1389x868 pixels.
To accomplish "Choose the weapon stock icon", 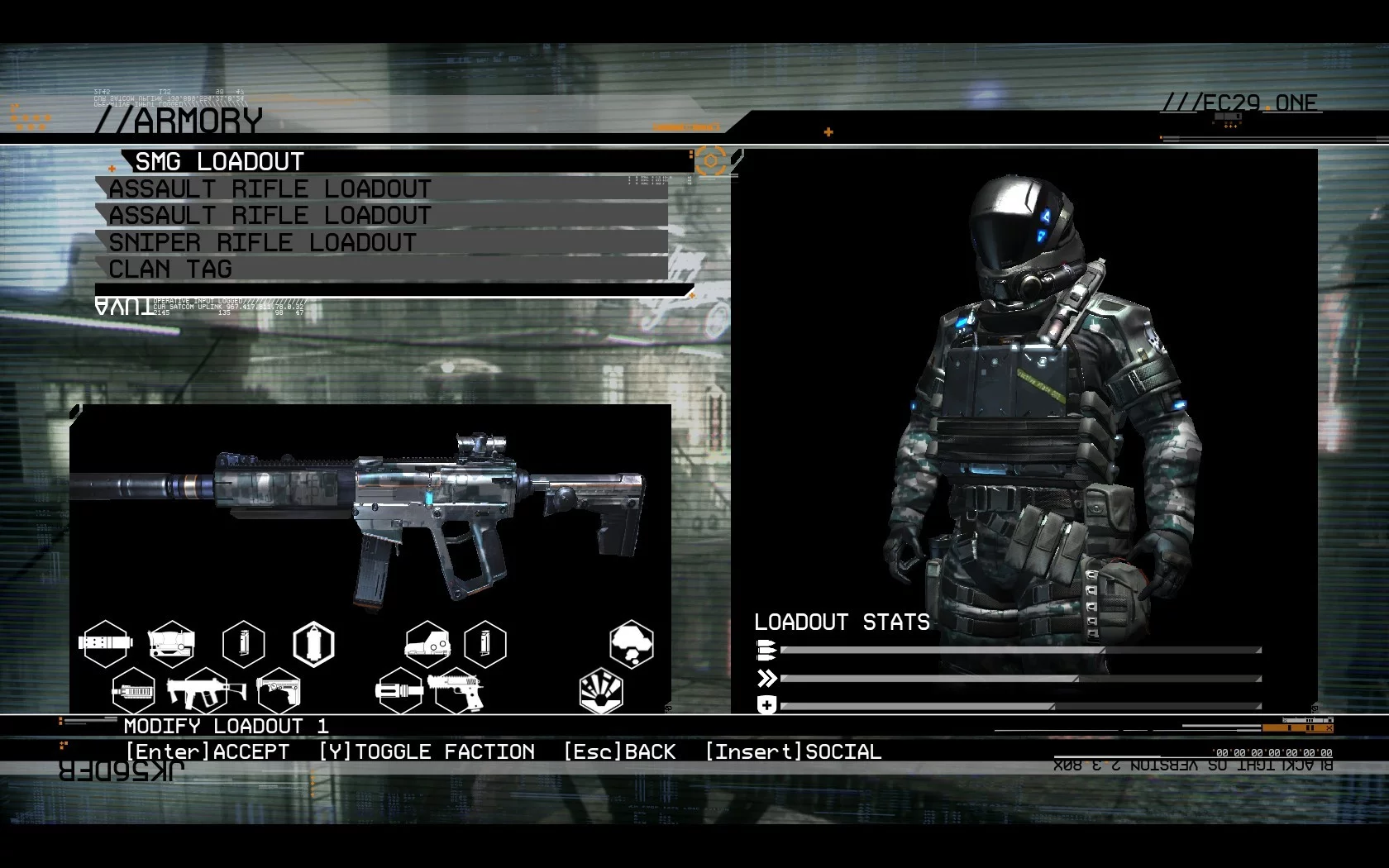I will [278, 691].
